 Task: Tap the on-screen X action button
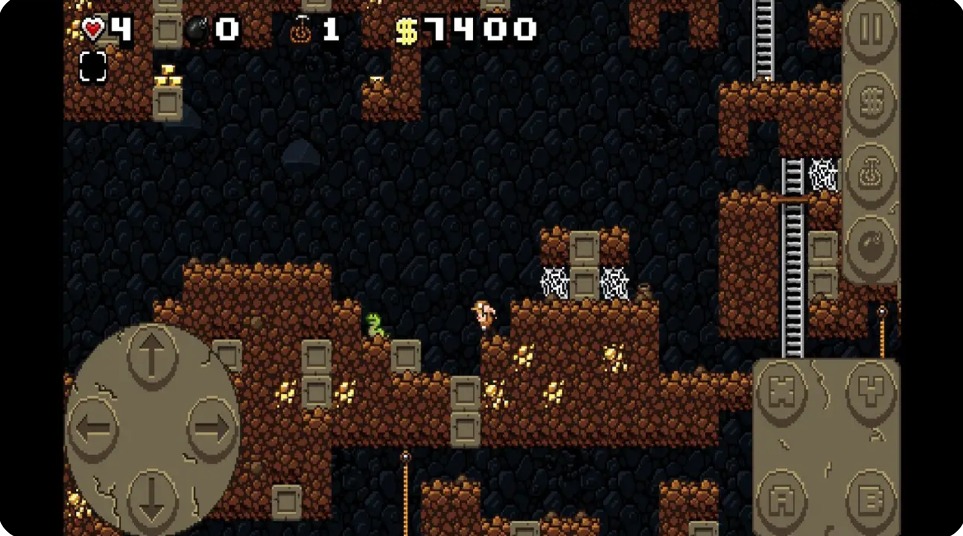(x=782, y=393)
